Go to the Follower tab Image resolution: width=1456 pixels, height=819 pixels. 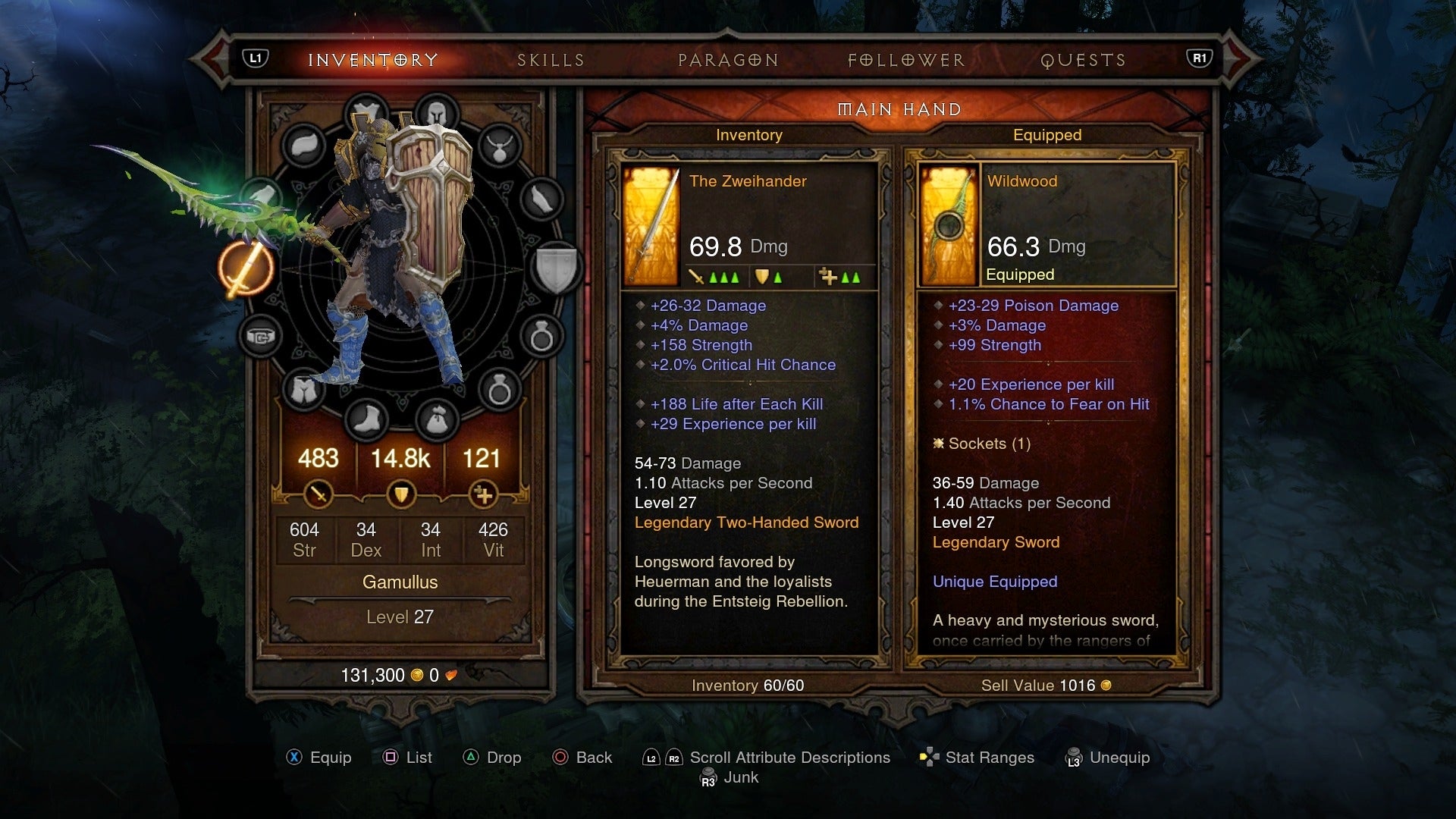906,60
